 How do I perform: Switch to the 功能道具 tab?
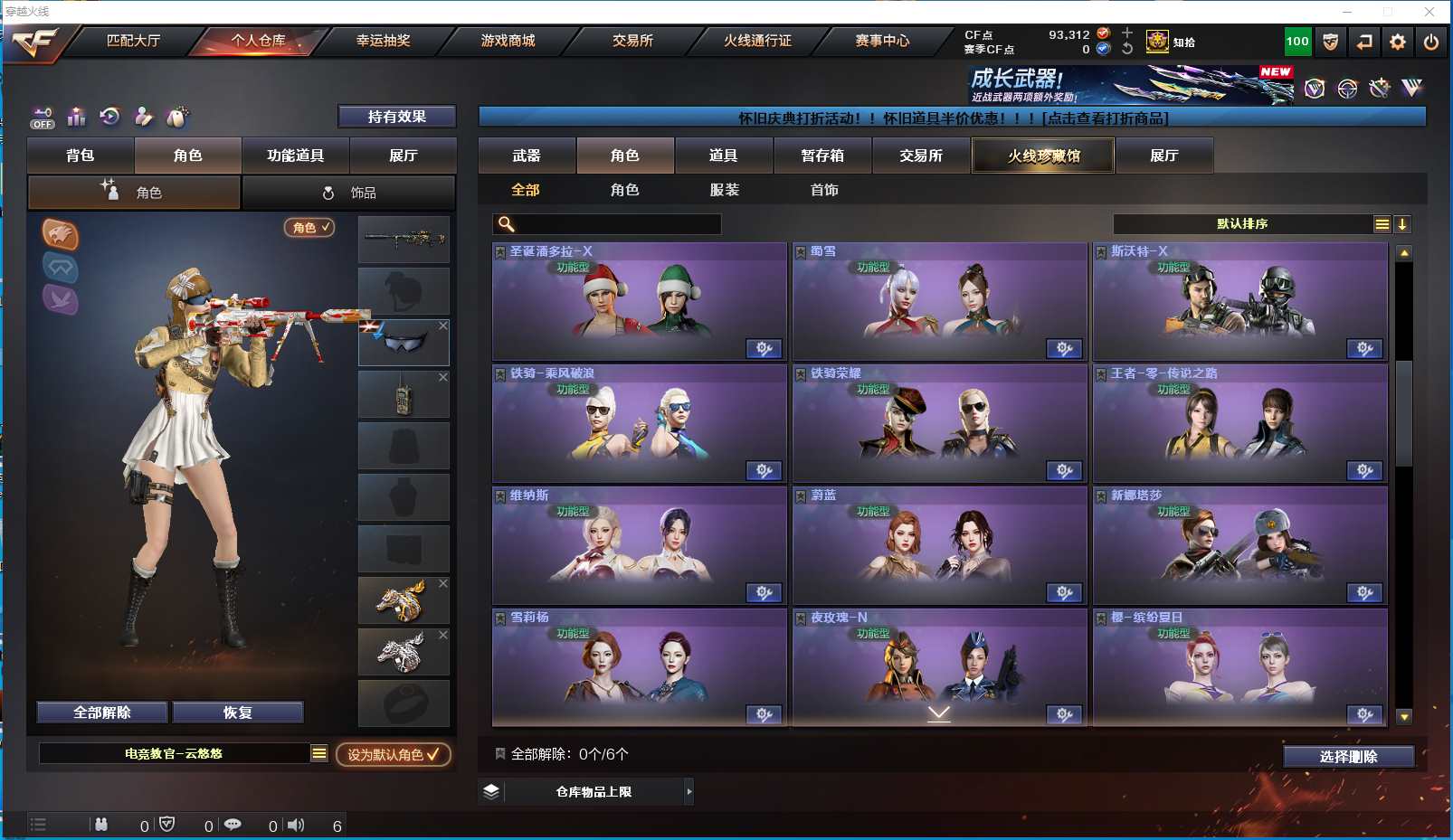[295, 156]
